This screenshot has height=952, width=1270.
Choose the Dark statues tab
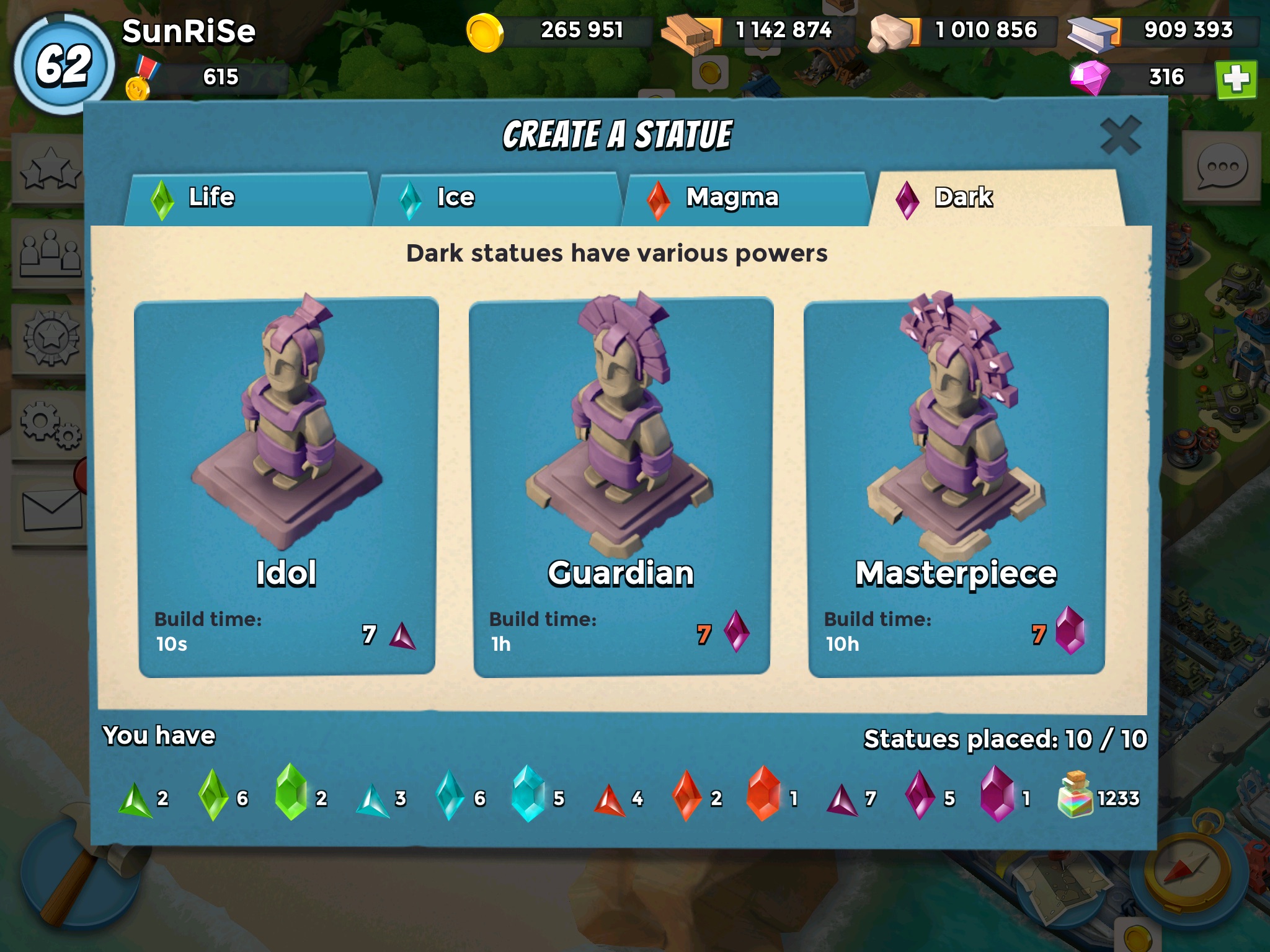pyautogui.click(x=996, y=198)
